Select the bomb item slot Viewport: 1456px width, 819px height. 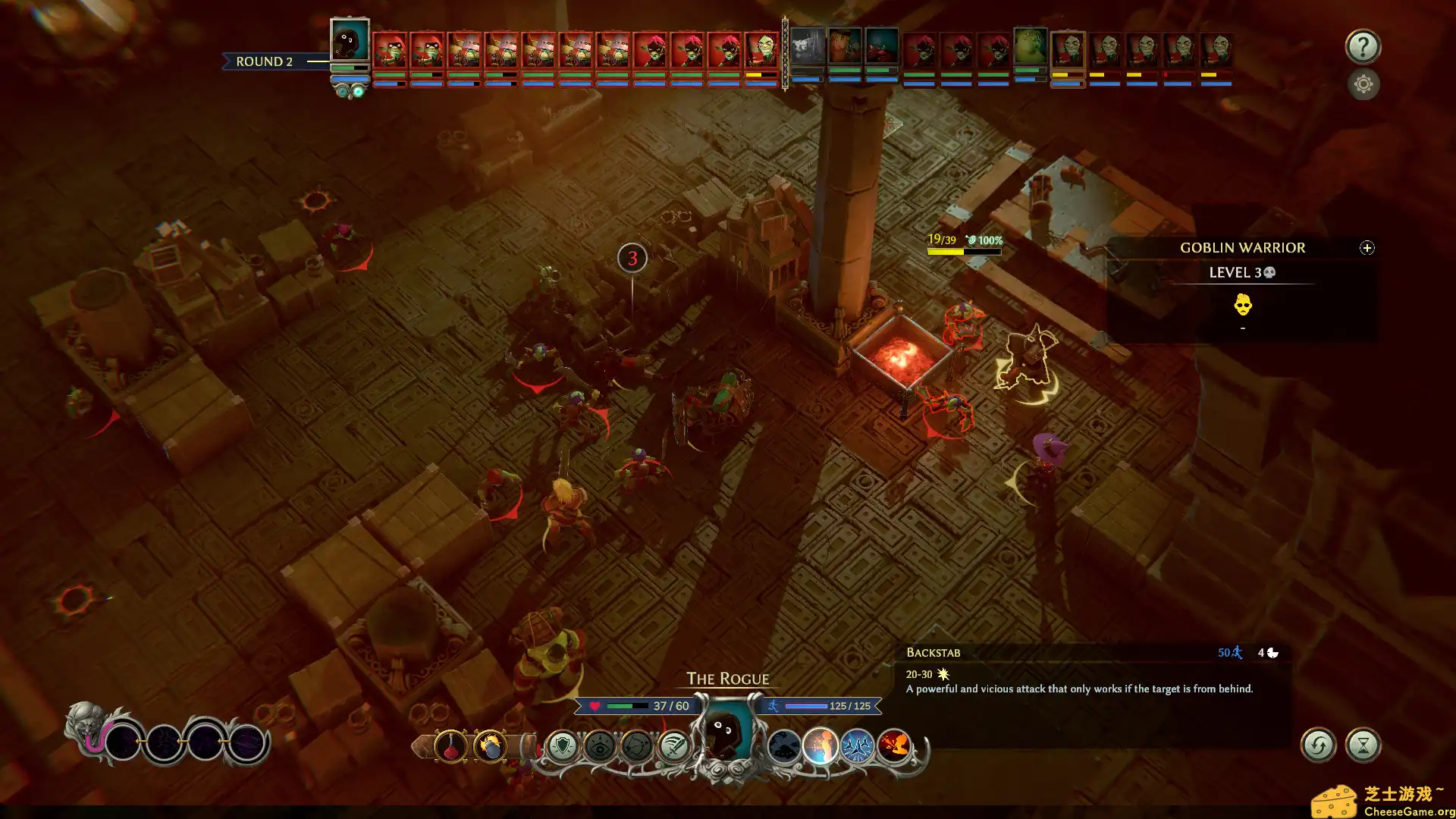point(490,746)
